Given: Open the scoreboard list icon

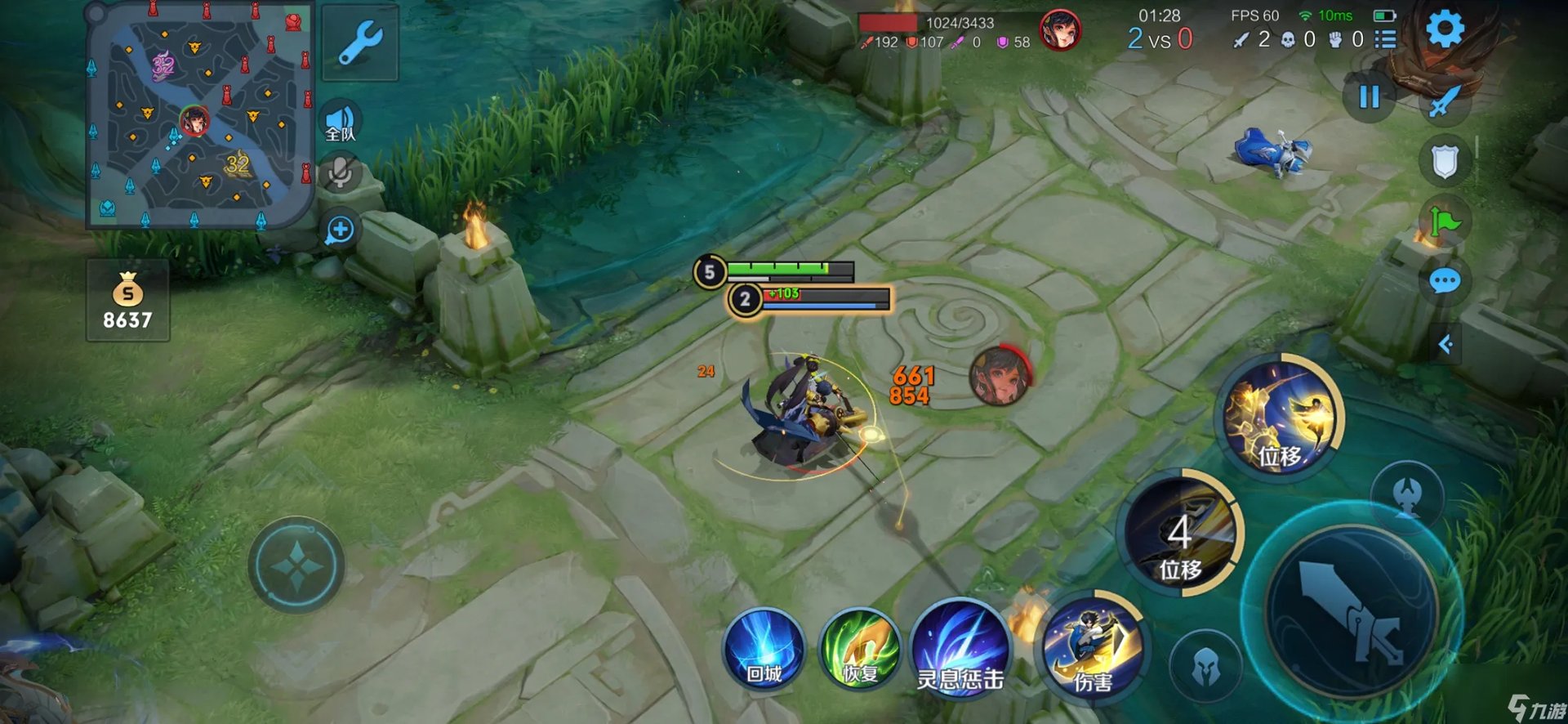Looking at the screenshot, I should [x=1385, y=39].
